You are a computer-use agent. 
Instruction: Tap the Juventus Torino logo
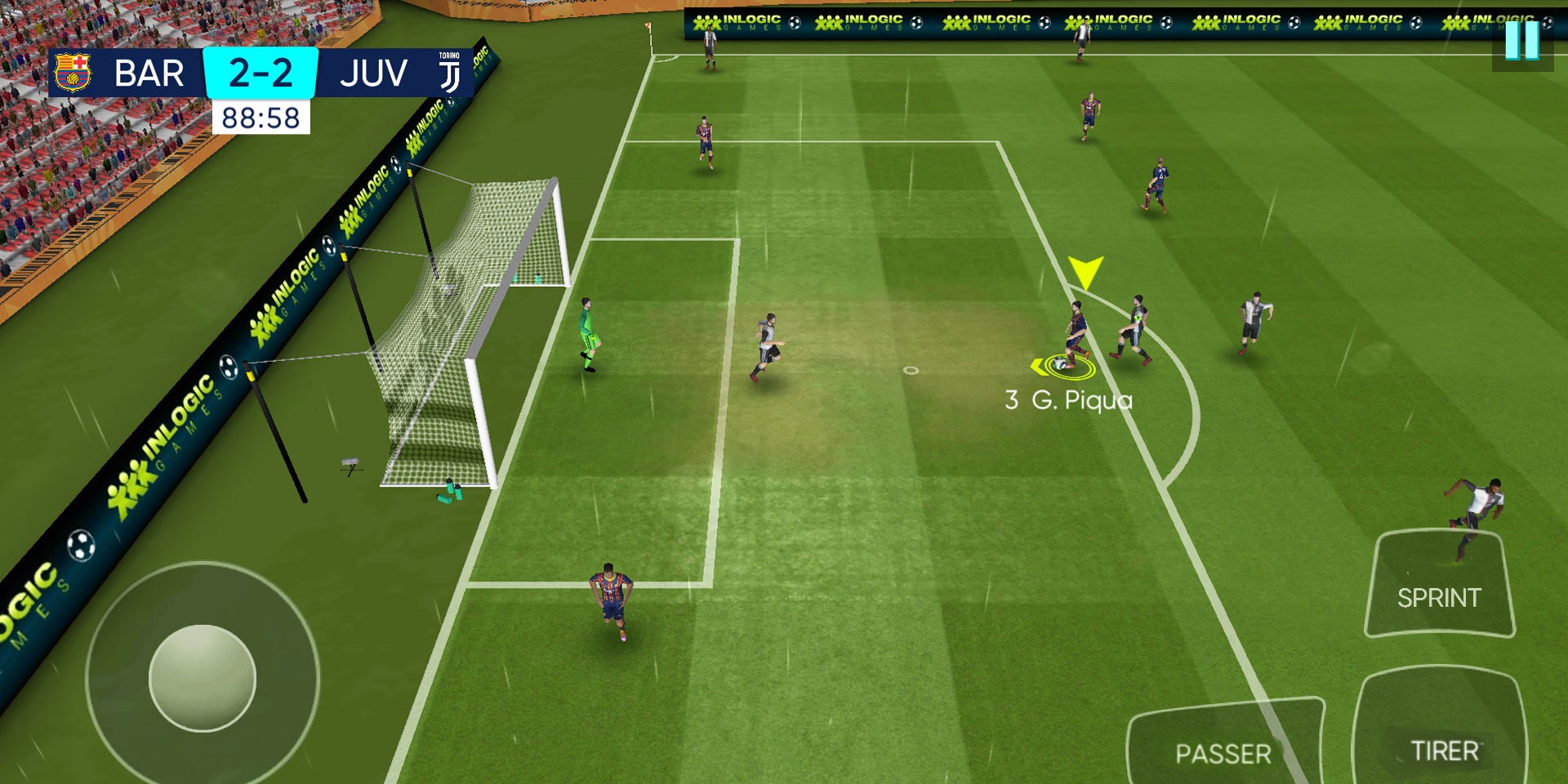coord(451,72)
